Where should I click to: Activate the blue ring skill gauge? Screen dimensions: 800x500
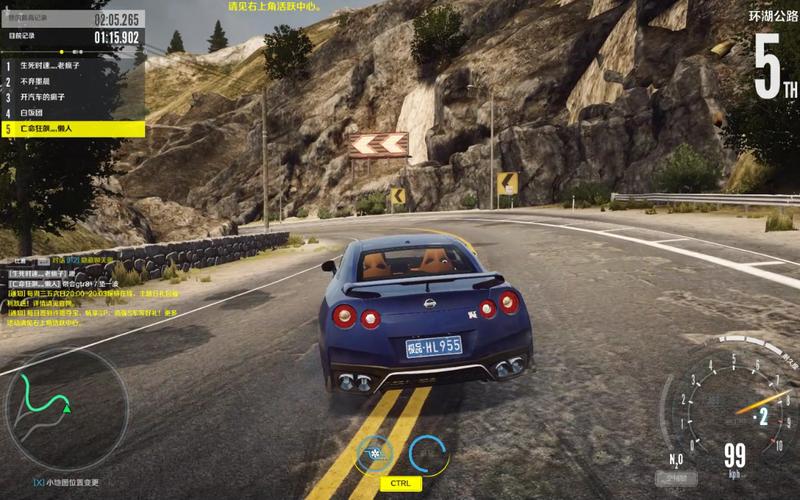[x=428, y=455]
